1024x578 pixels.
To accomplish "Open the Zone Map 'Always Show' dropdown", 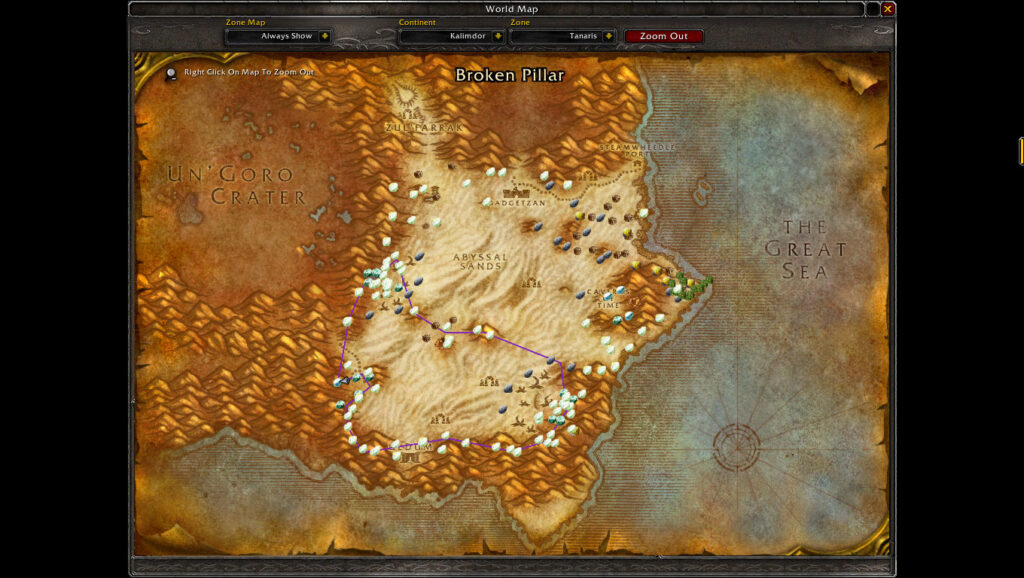I will click(x=324, y=36).
